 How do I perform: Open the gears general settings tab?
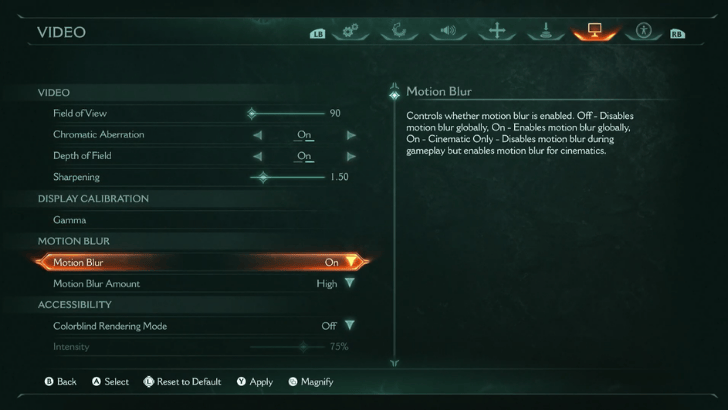point(351,31)
